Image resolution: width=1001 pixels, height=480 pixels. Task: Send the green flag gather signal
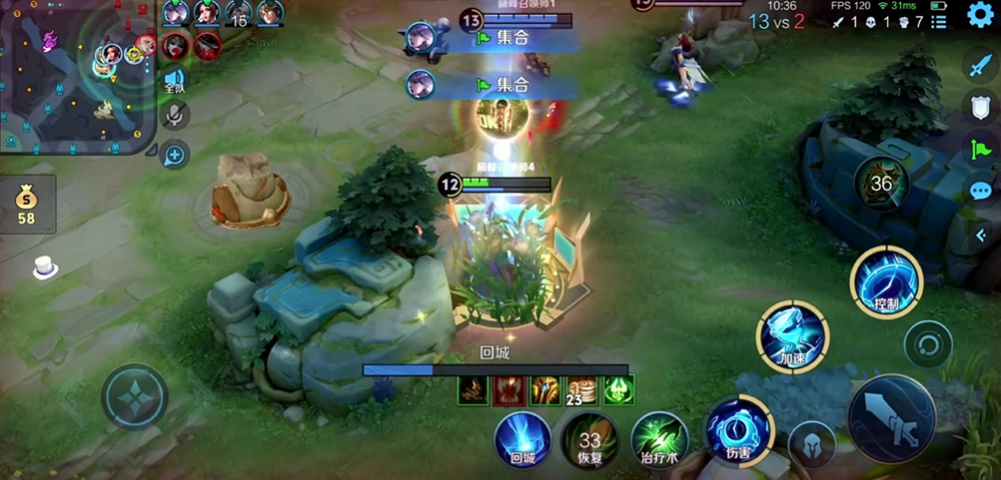pos(978,149)
